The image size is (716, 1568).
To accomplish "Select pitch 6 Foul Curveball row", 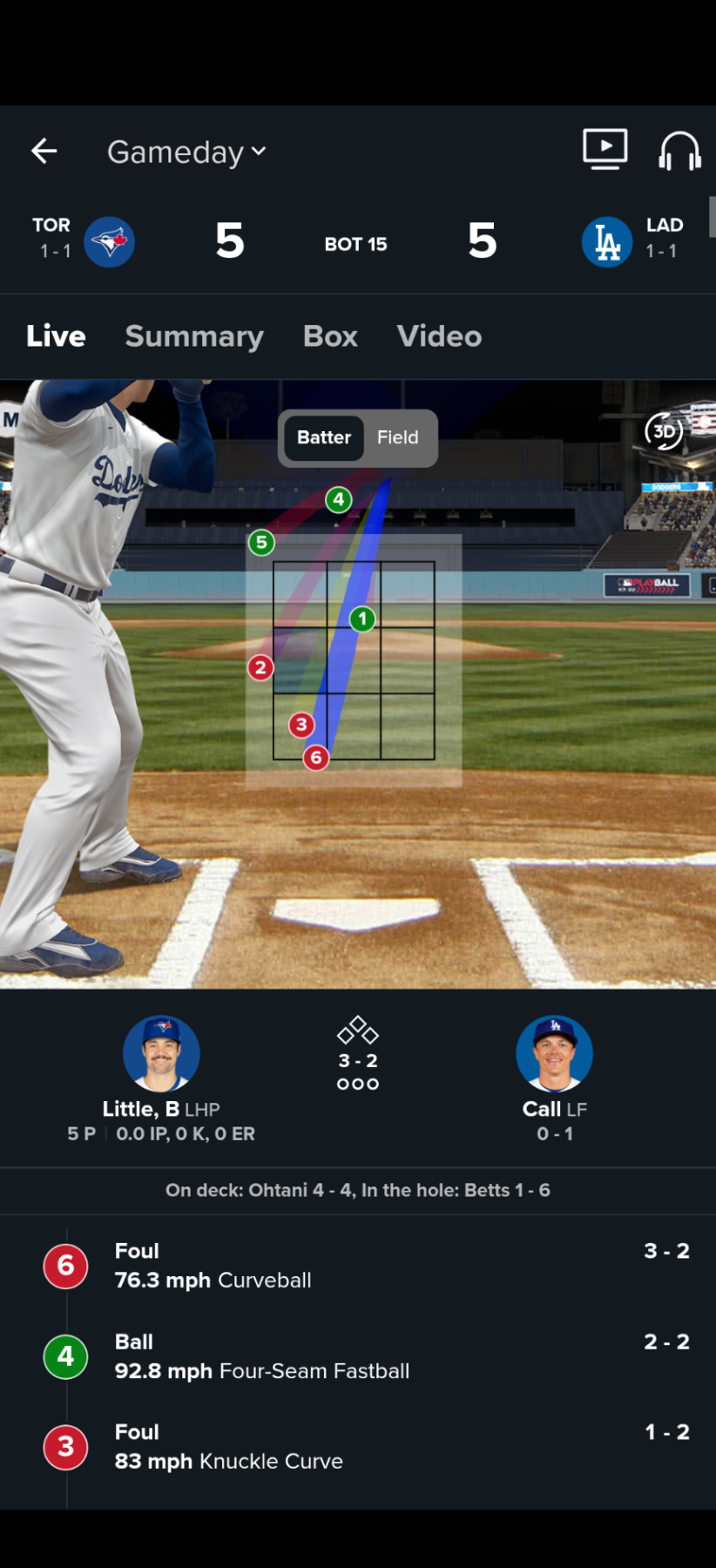I will [x=366, y=1266].
